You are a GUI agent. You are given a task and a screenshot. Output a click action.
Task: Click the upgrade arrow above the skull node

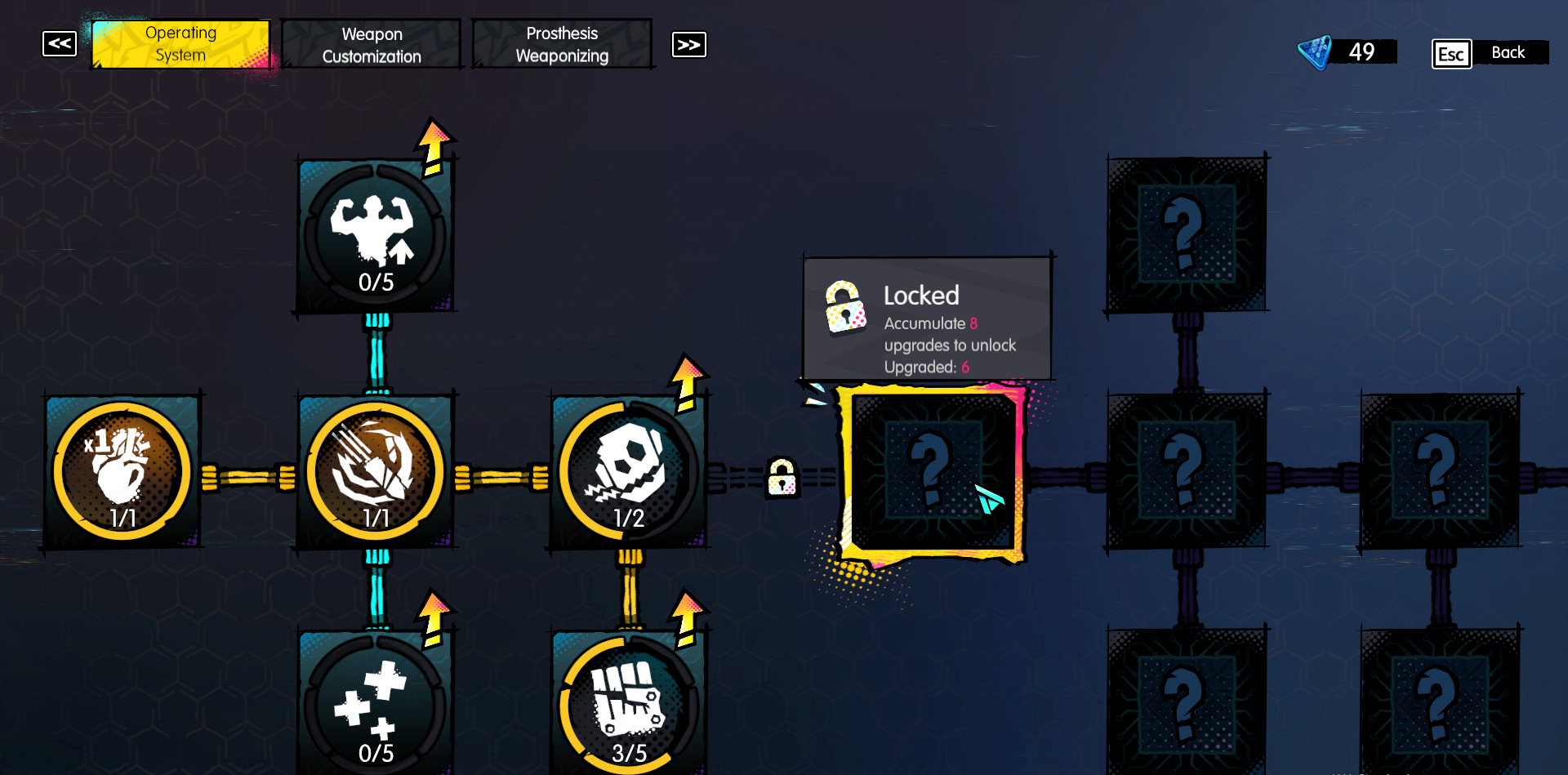[x=686, y=377]
